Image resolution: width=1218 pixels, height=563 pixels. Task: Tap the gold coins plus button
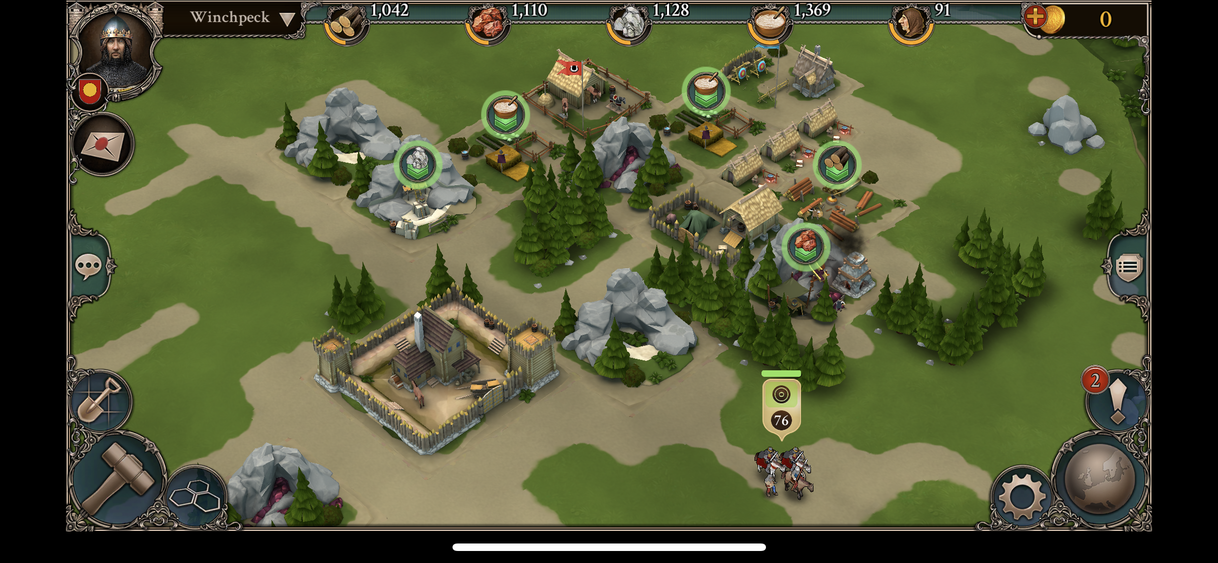pyautogui.click(x=1036, y=17)
